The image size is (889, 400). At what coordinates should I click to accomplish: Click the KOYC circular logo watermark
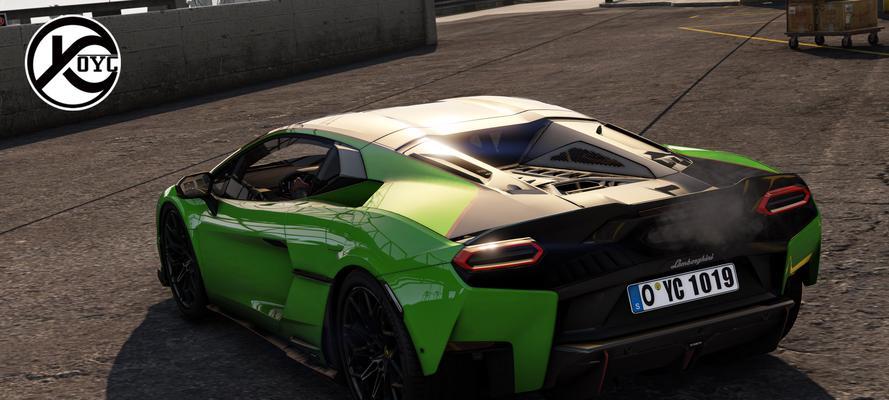[x=72, y=62]
